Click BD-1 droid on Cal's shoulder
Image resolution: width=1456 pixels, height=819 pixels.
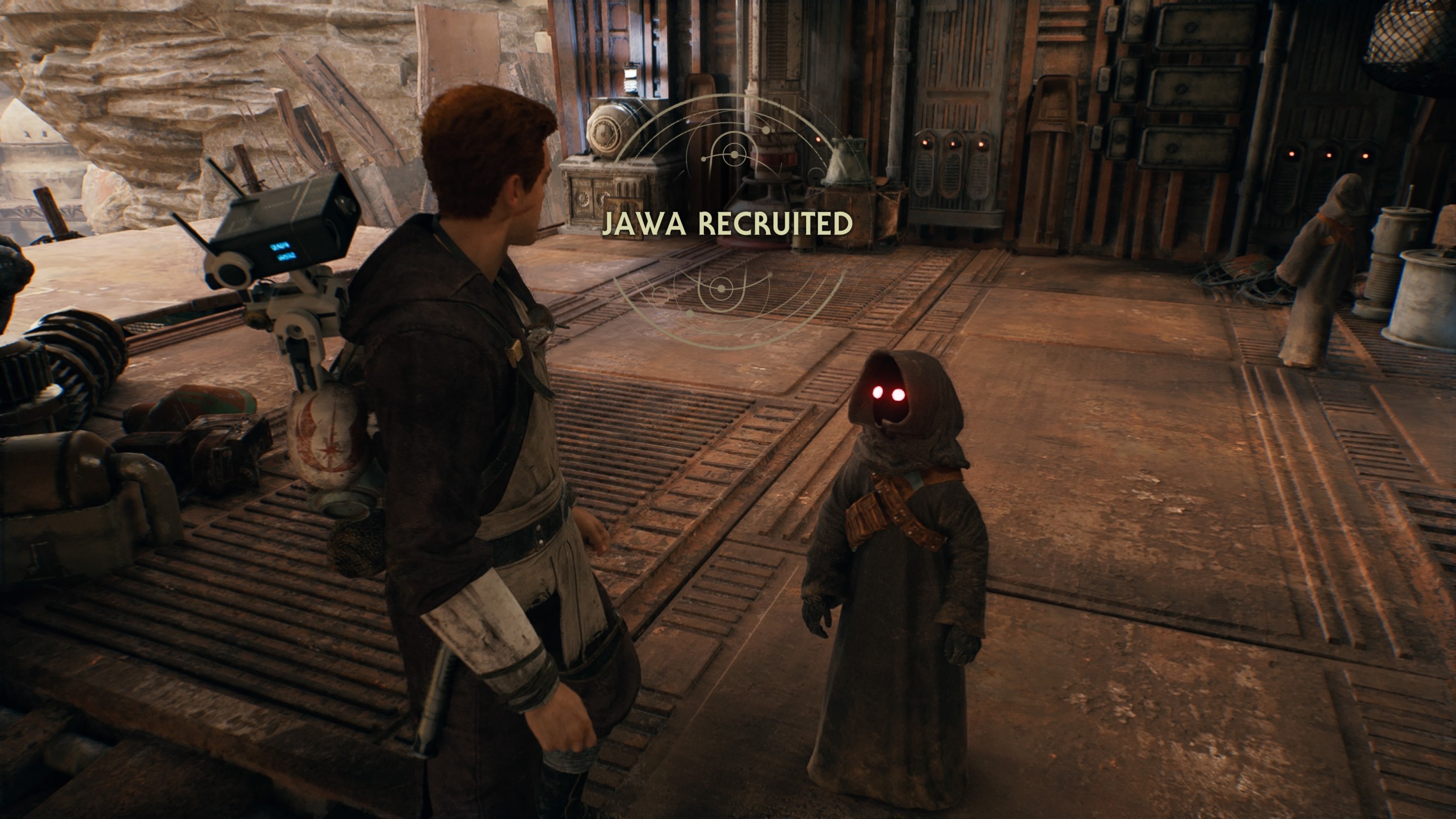coord(271,237)
